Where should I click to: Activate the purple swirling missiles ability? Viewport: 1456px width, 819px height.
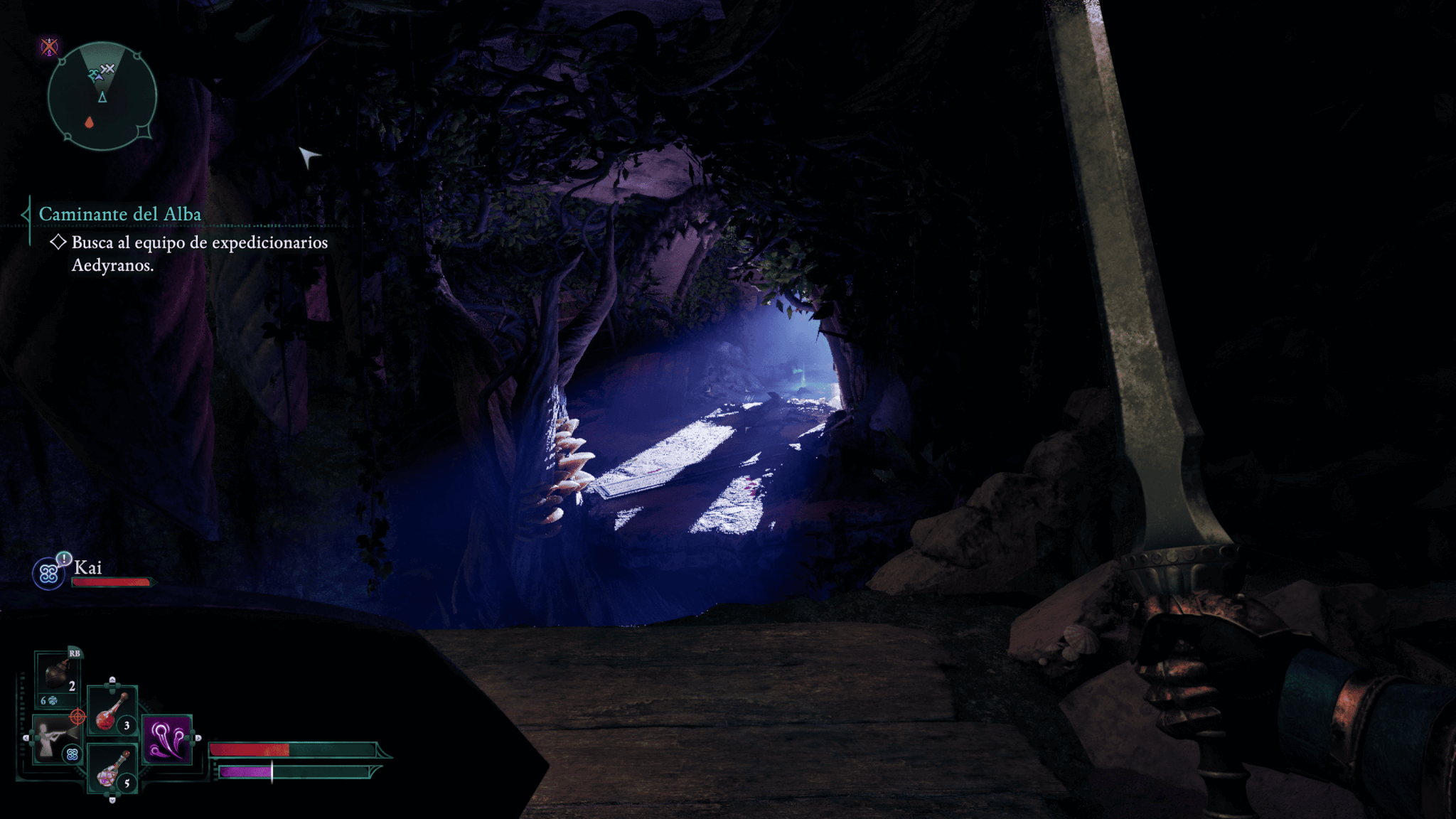click(x=167, y=739)
